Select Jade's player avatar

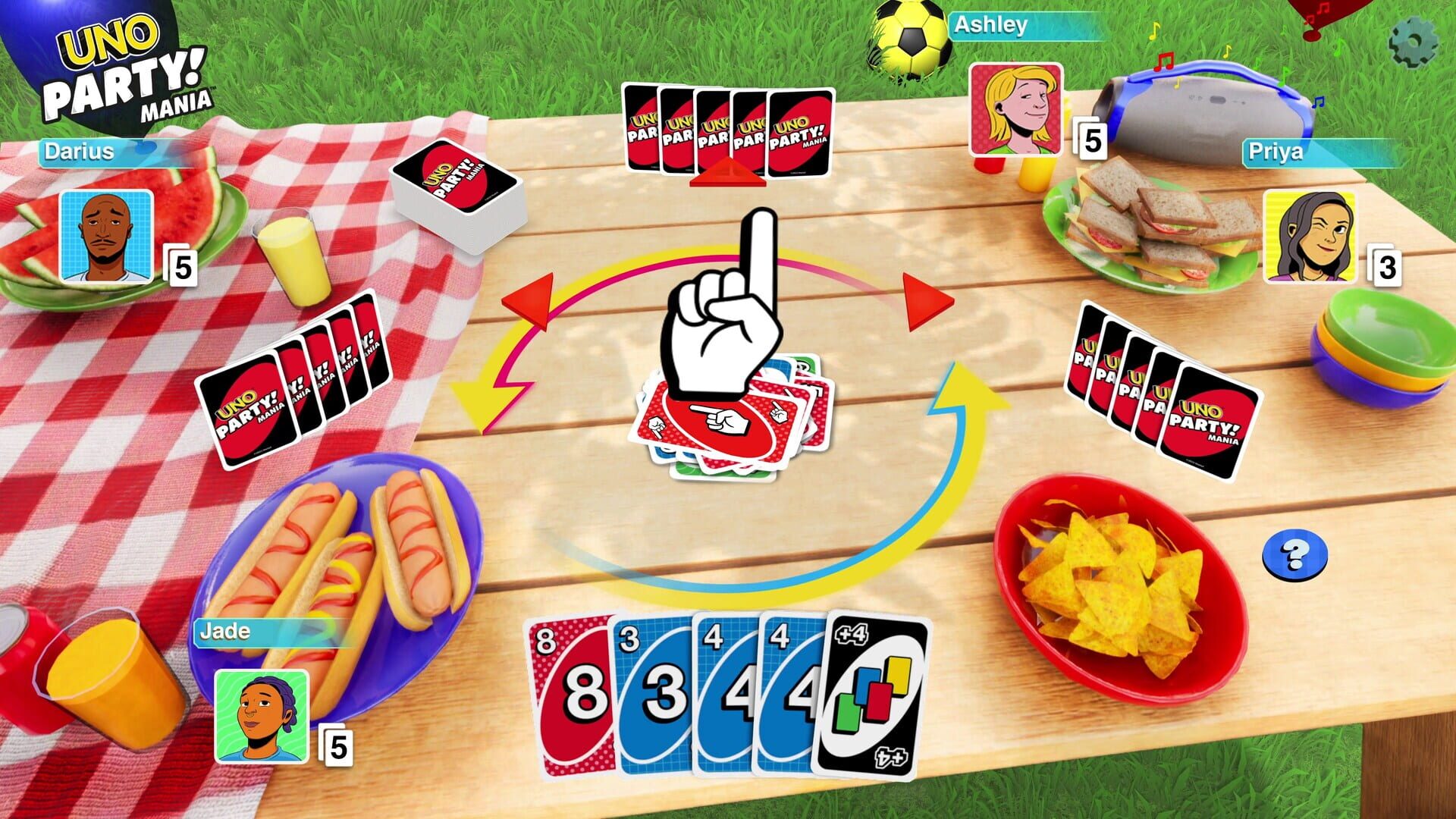pyautogui.click(x=262, y=717)
